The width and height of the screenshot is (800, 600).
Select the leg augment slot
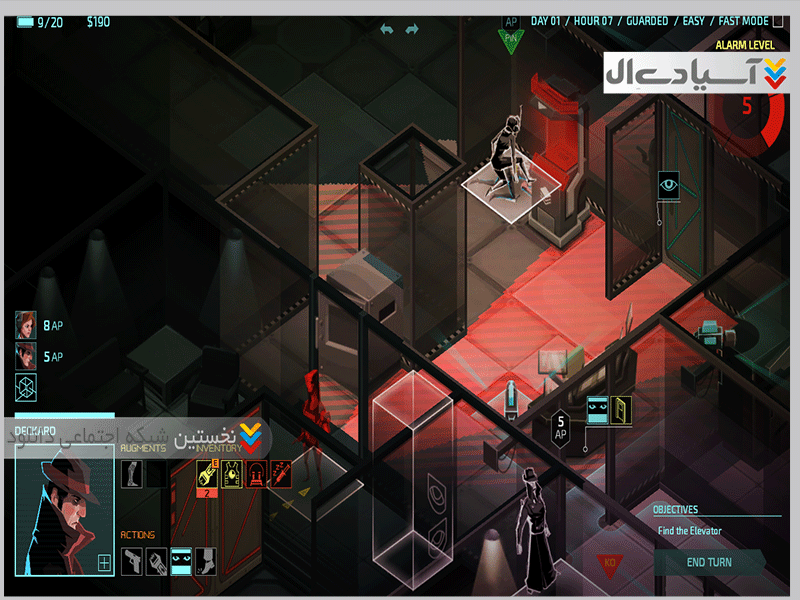click(131, 474)
